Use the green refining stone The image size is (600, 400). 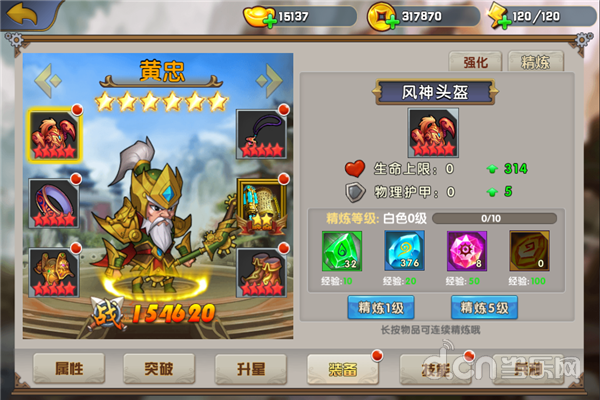pos(340,251)
